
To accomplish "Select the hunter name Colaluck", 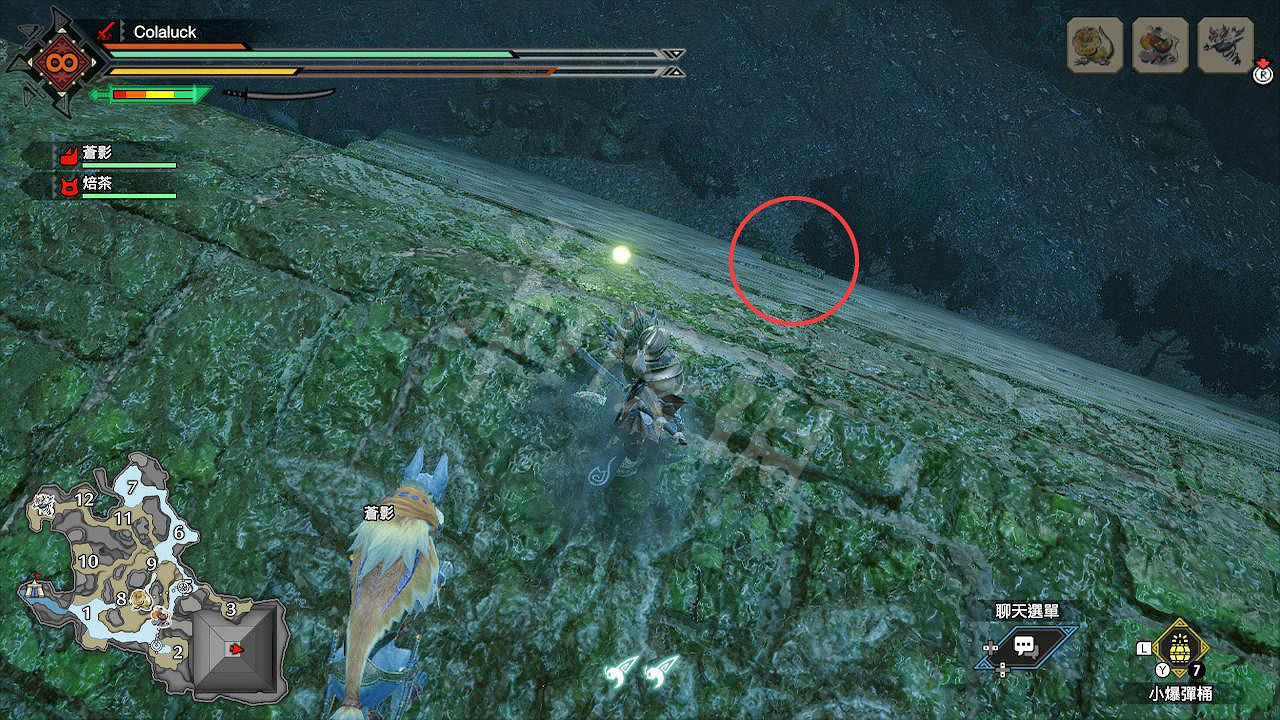I will [166, 33].
